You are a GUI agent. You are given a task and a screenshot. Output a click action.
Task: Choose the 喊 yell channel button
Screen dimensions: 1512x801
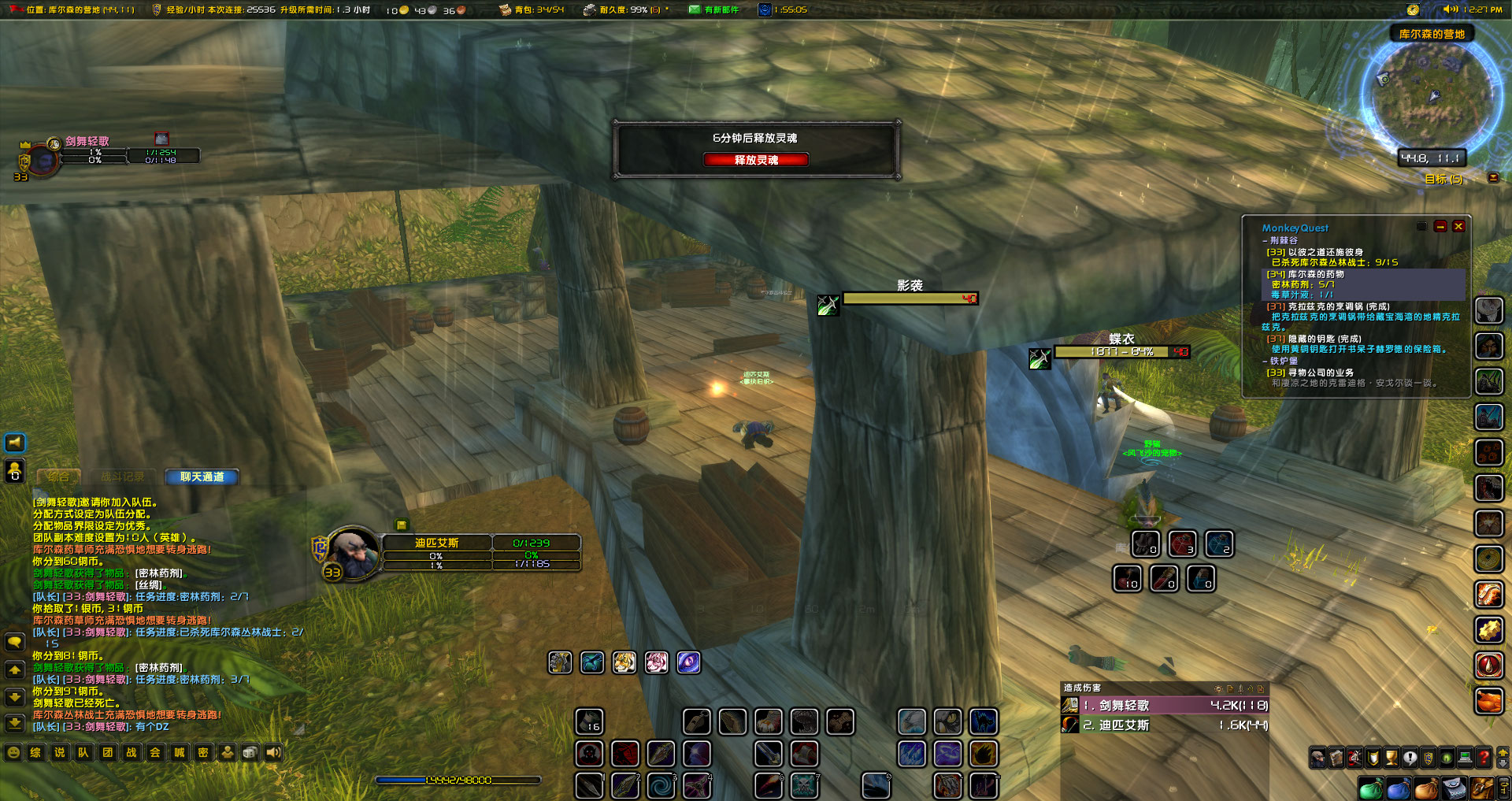click(x=180, y=752)
